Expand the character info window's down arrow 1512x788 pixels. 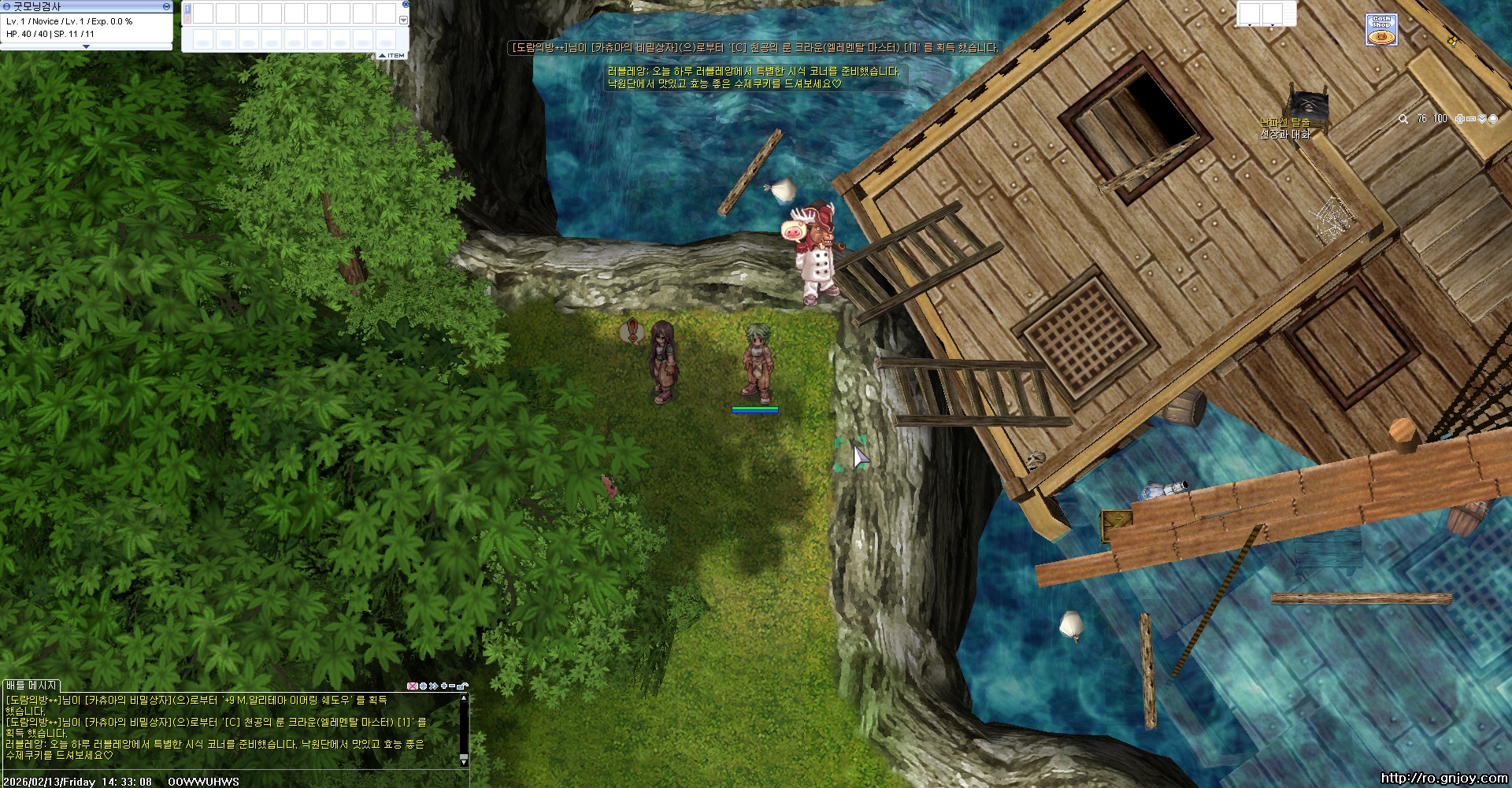pyautogui.click(x=86, y=46)
